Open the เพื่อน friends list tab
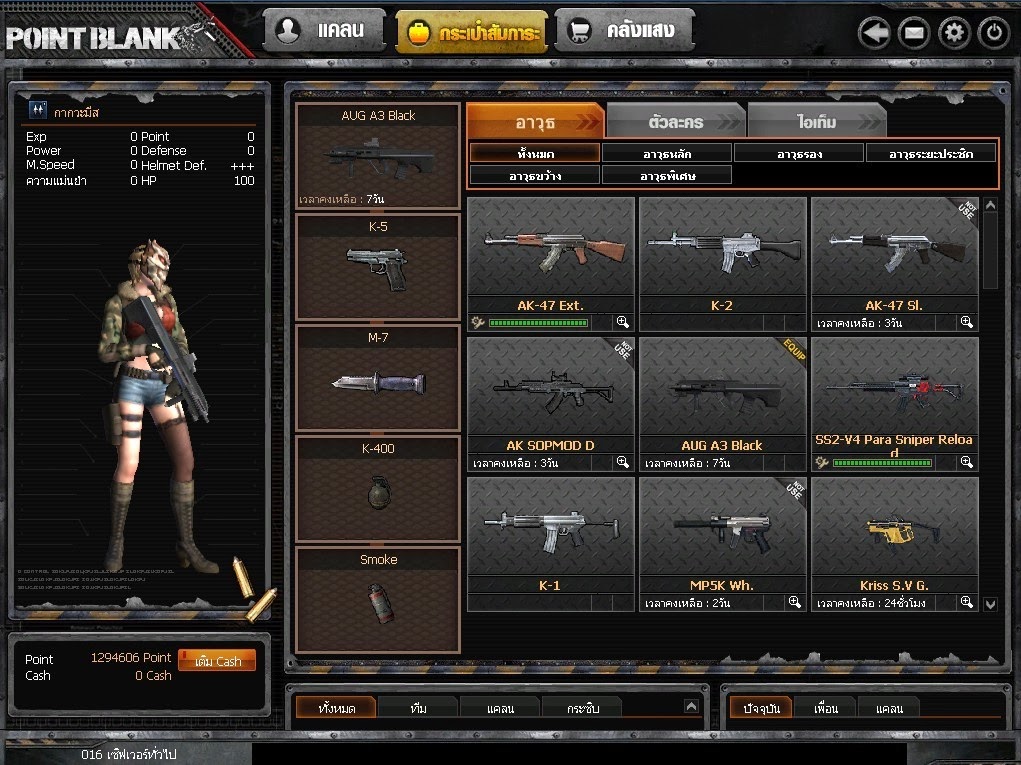This screenshot has width=1021, height=765. pyautogui.click(x=826, y=708)
